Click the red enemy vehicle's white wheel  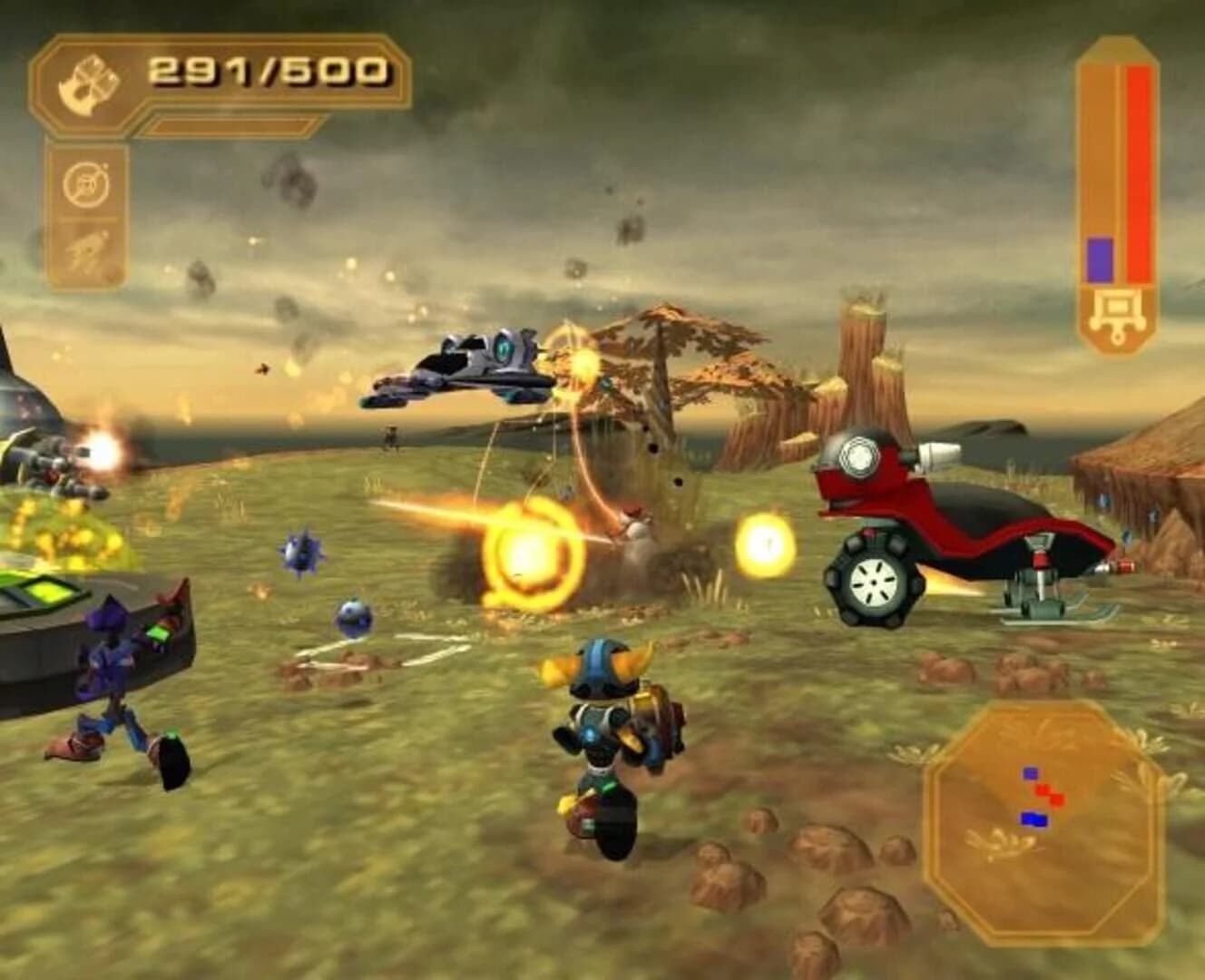tap(872, 583)
